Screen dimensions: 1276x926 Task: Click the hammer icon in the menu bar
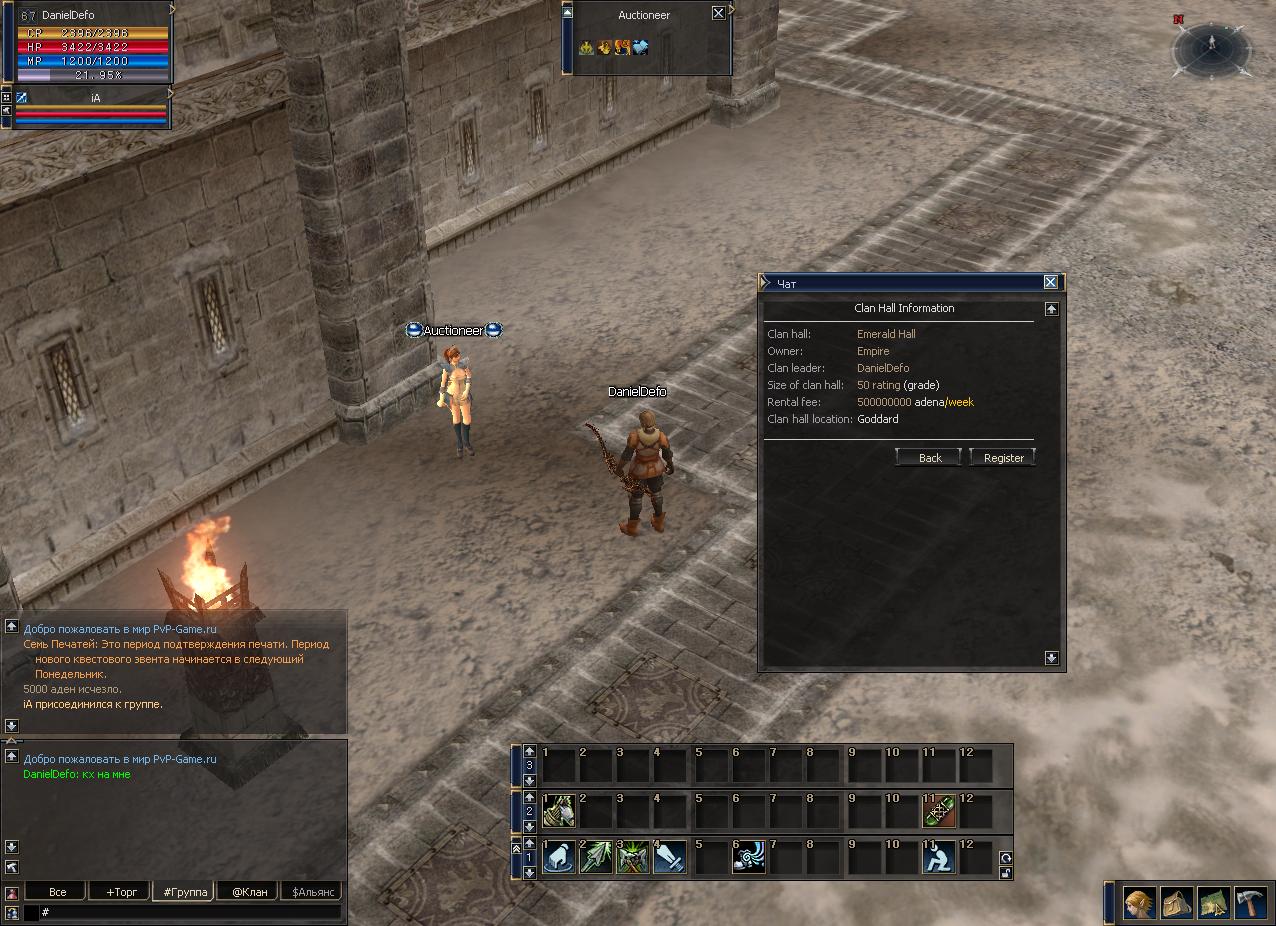1251,902
